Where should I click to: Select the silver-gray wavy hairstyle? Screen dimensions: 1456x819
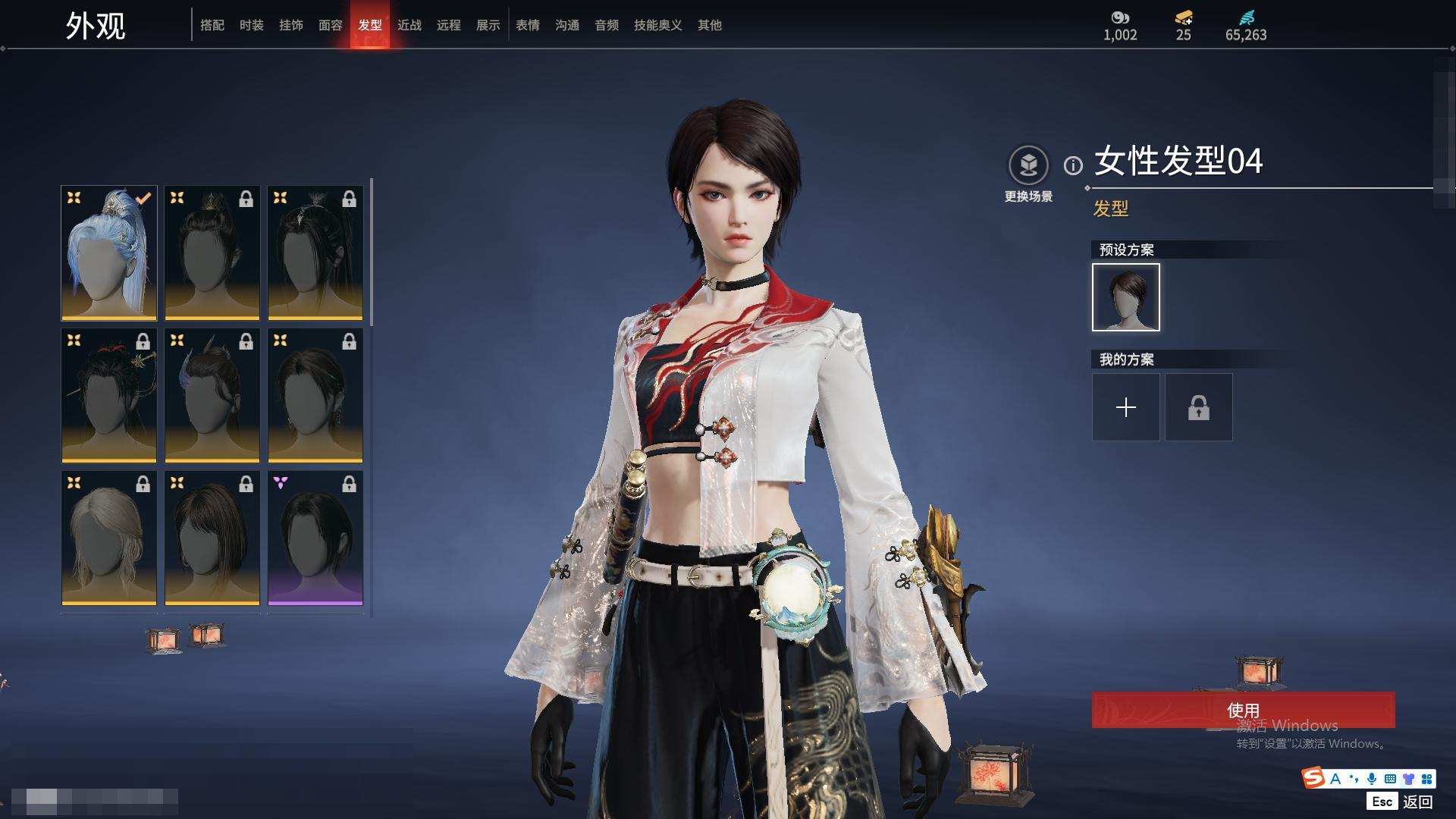[x=109, y=538]
